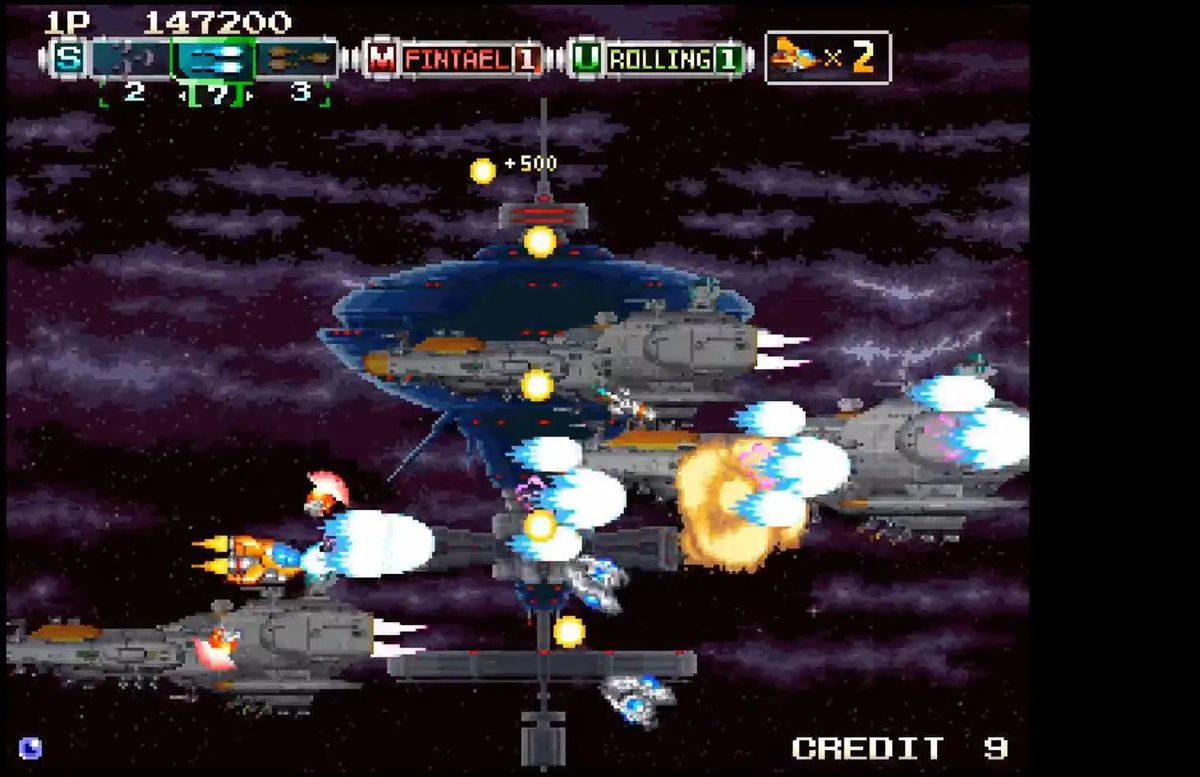
Task: Choose the orange shot weapon slot
Action: point(297,59)
